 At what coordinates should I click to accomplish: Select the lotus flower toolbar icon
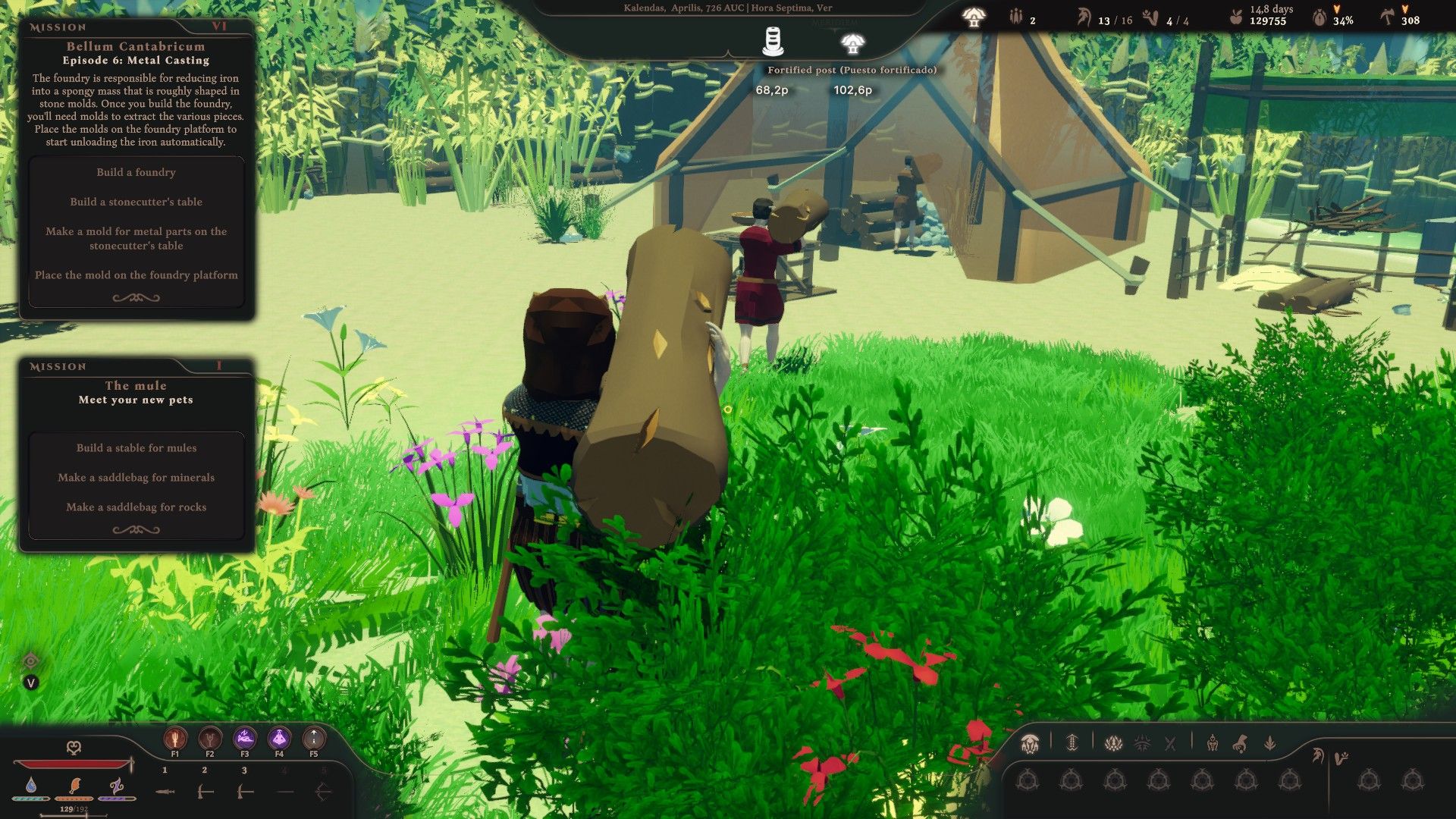[1113, 743]
